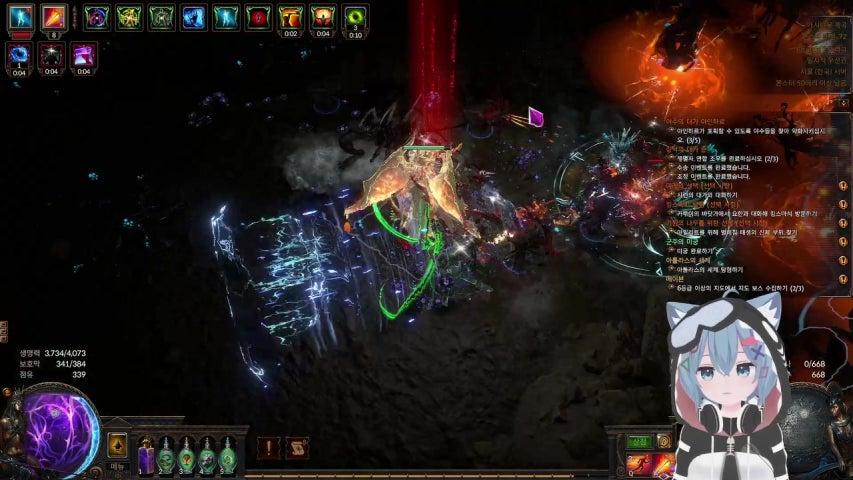Click the green eye buff icon

(355, 17)
